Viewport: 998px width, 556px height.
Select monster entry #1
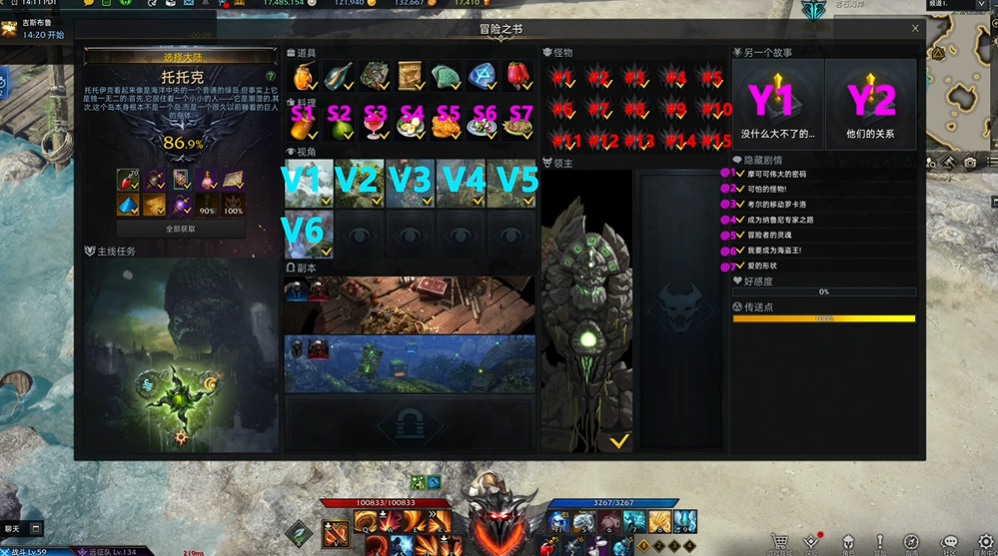(563, 77)
